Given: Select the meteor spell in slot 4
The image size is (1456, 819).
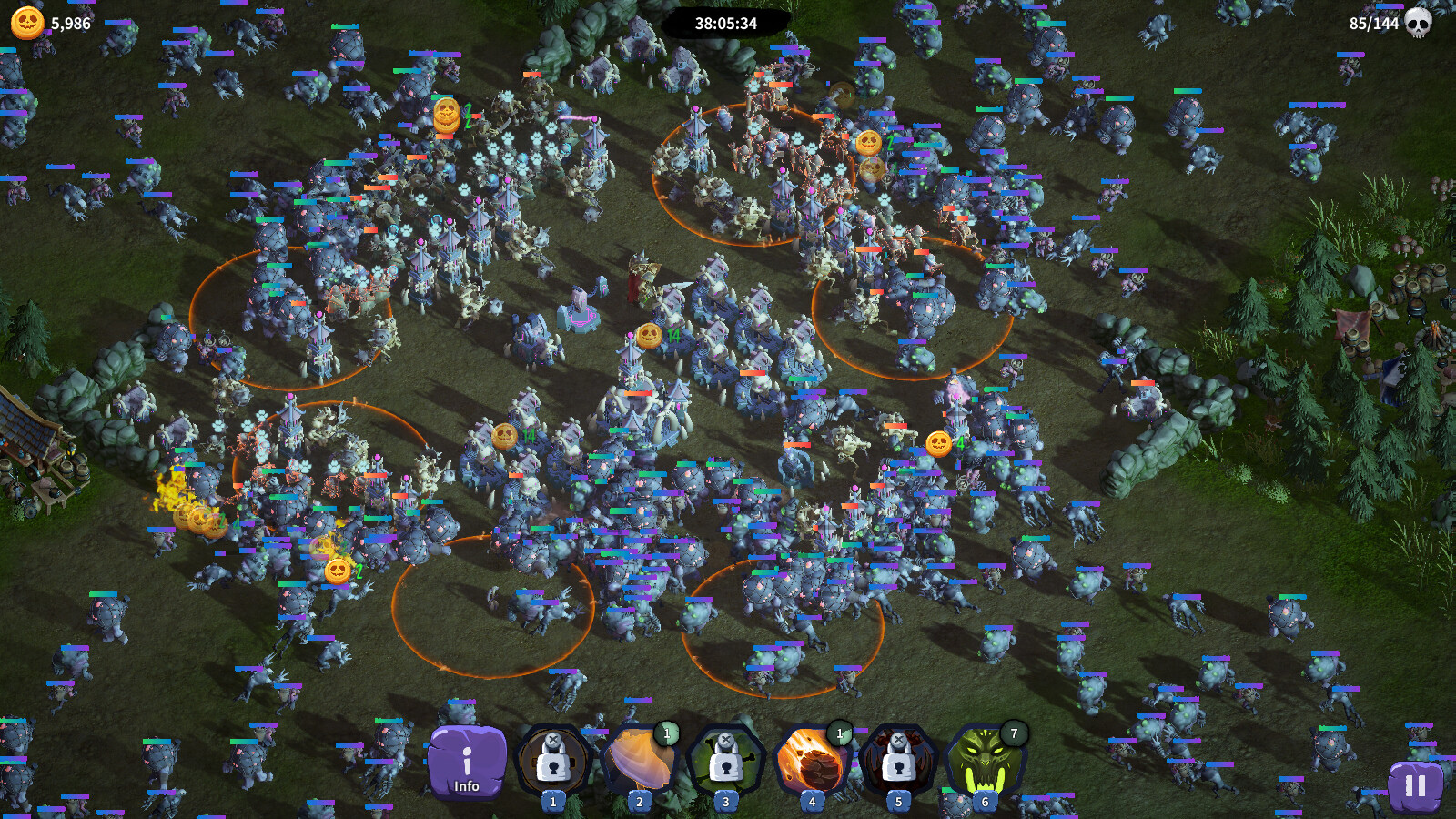Looking at the screenshot, I should click(x=809, y=767).
